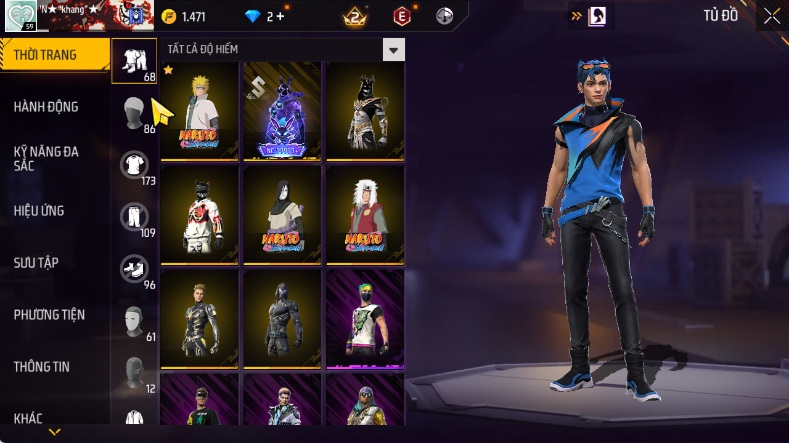
Task: Go to the Sưu Tập section
Action: pyautogui.click(x=36, y=262)
